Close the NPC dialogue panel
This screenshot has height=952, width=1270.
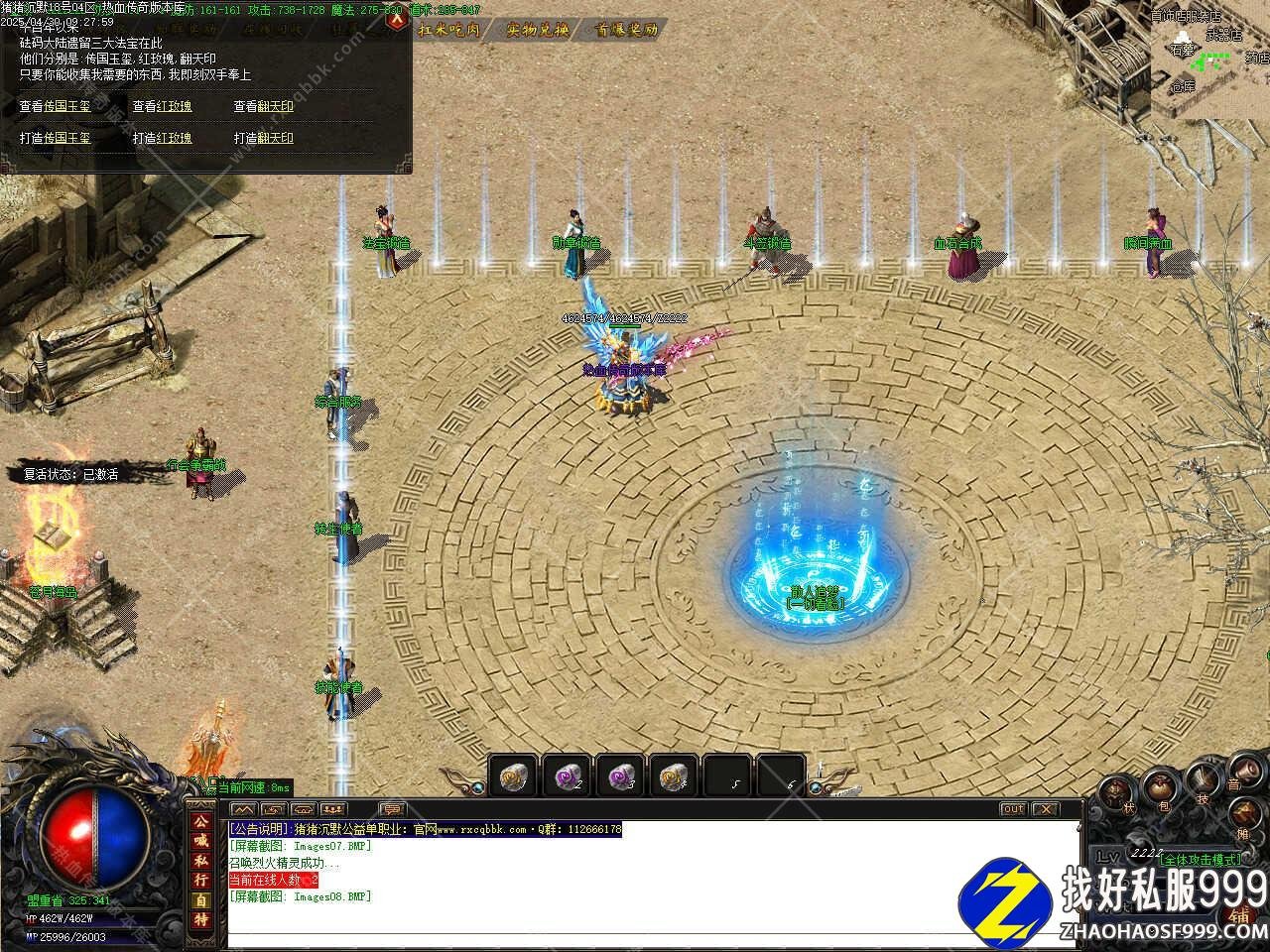point(397,19)
